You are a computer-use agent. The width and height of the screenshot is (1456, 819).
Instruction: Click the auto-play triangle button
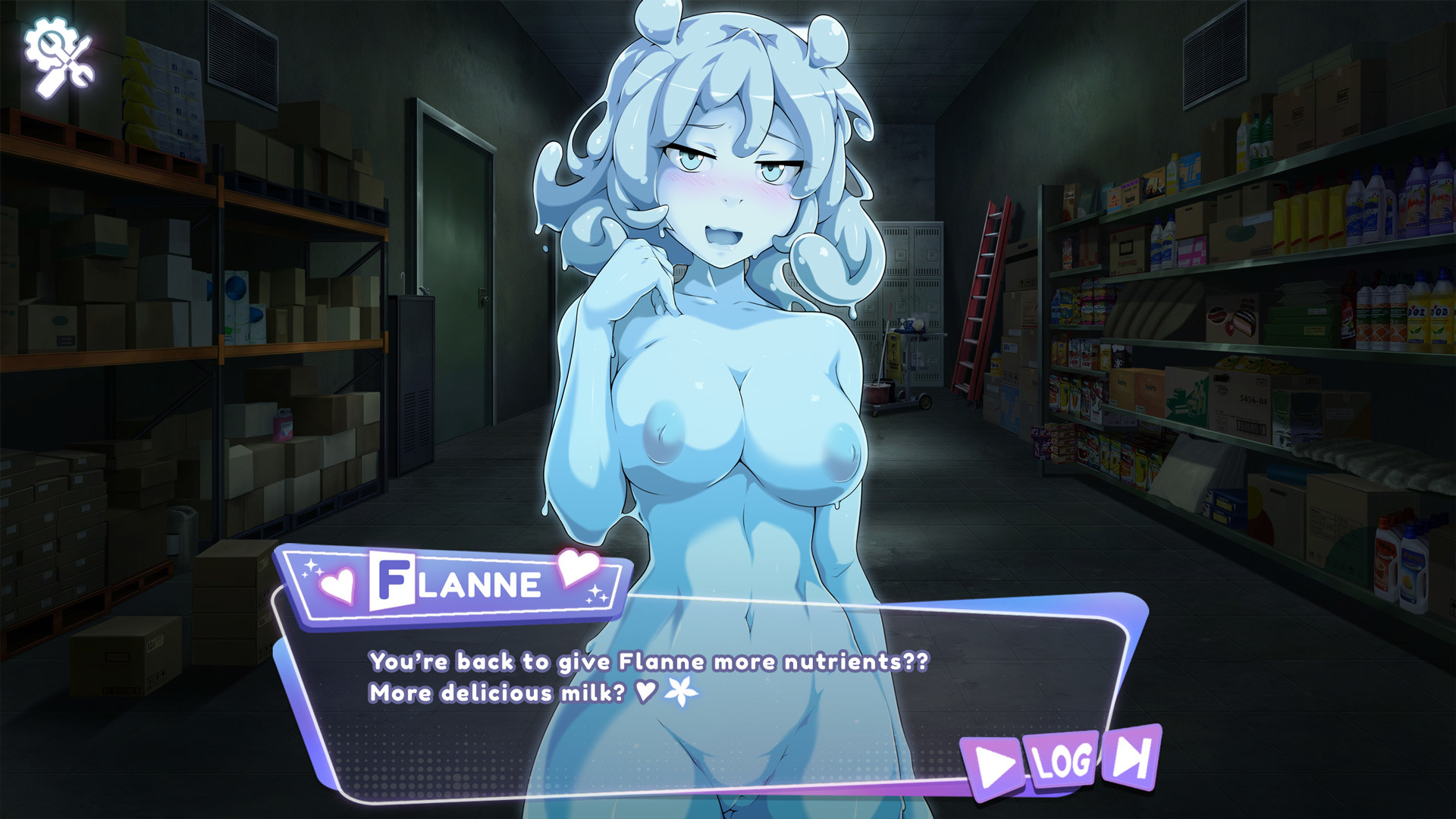[x=993, y=767]
